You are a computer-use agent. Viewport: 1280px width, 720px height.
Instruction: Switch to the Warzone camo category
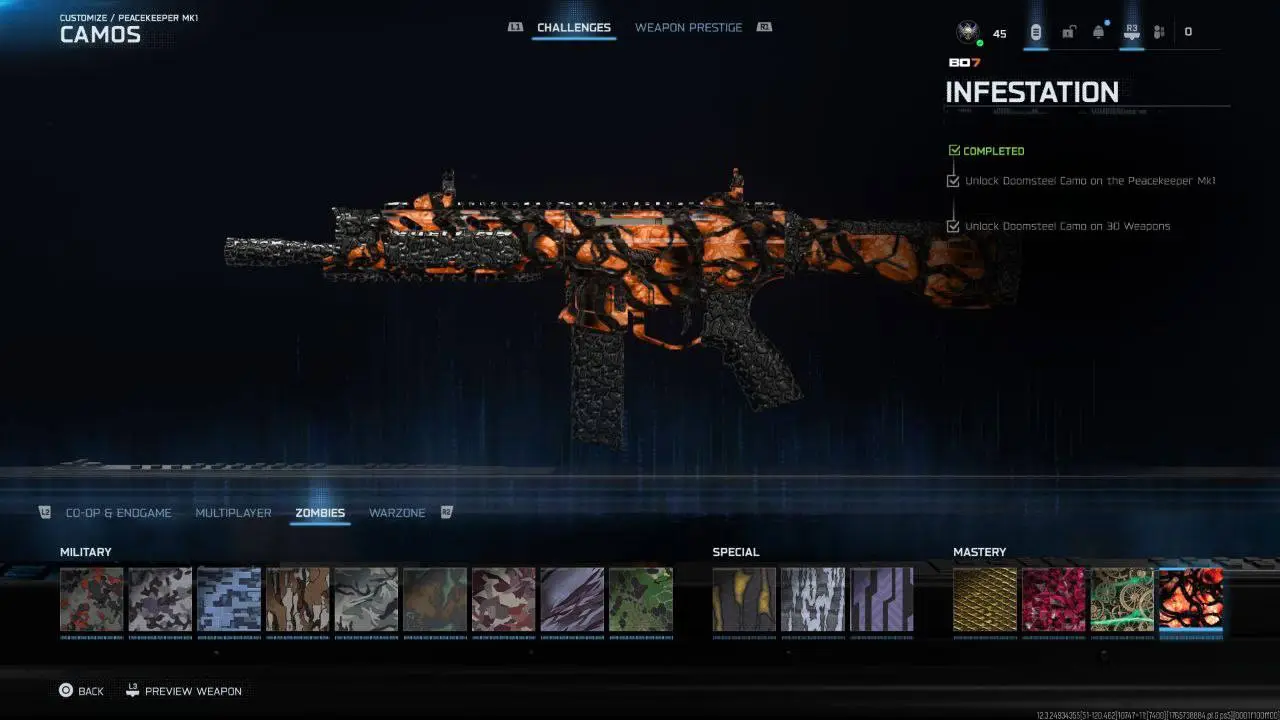click(396, 512)
